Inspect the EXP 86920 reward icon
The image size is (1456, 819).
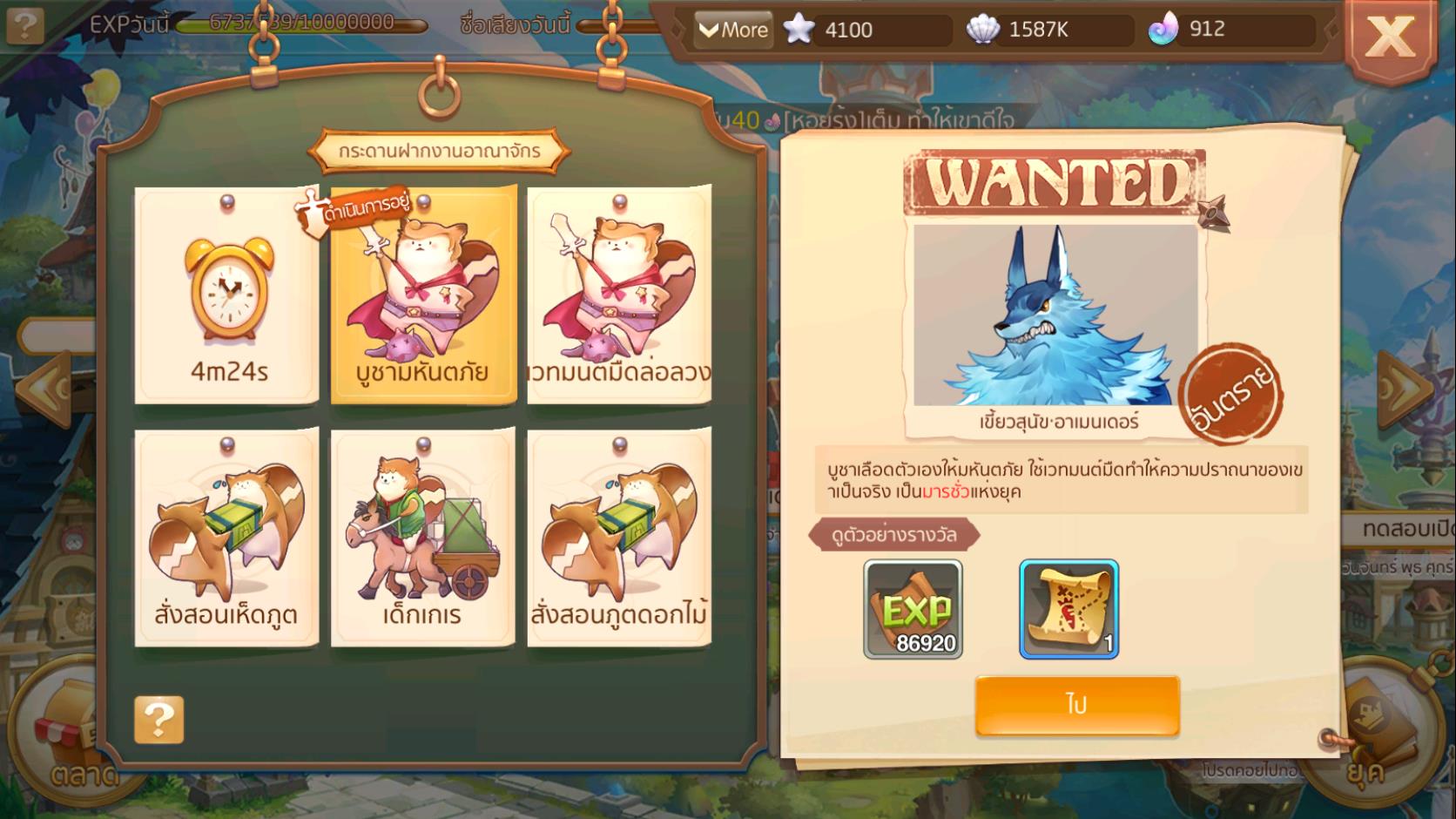913,609
